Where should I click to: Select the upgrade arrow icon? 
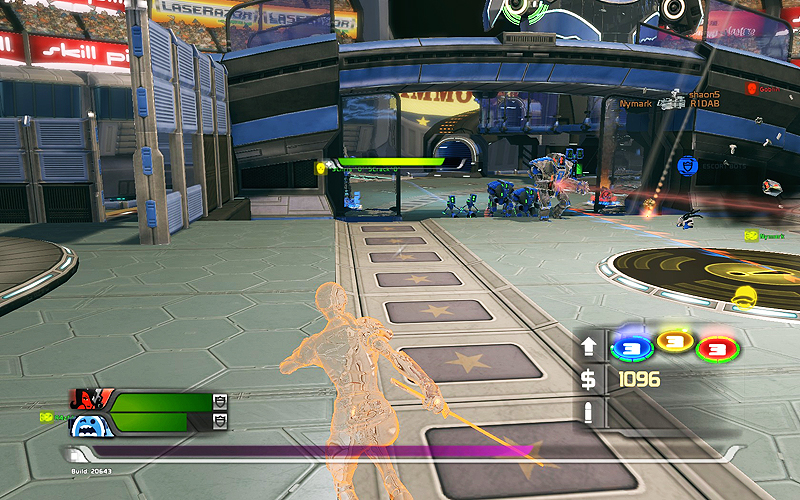click(x=589, y=347)
